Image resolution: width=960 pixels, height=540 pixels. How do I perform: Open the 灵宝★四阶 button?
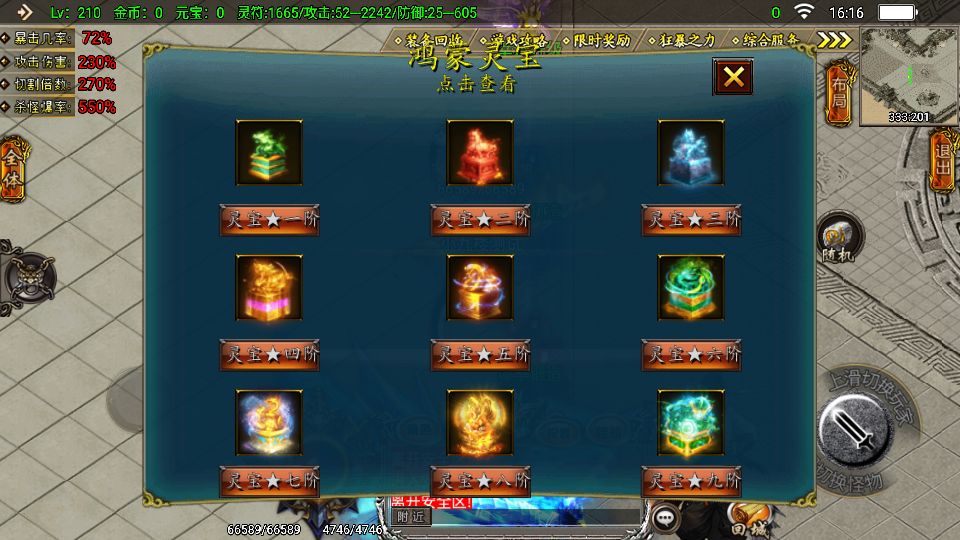(x=269, y=354)
